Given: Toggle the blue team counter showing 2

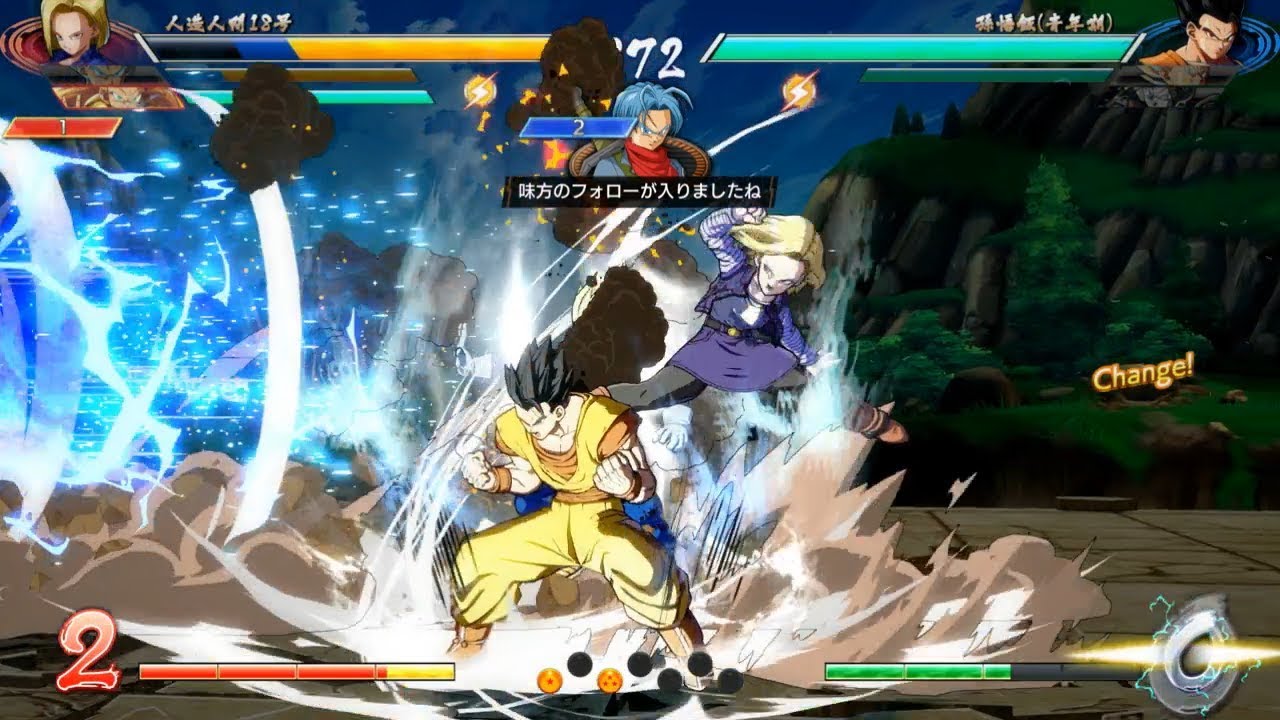Looking at the screenshot, I should [578, 128].
